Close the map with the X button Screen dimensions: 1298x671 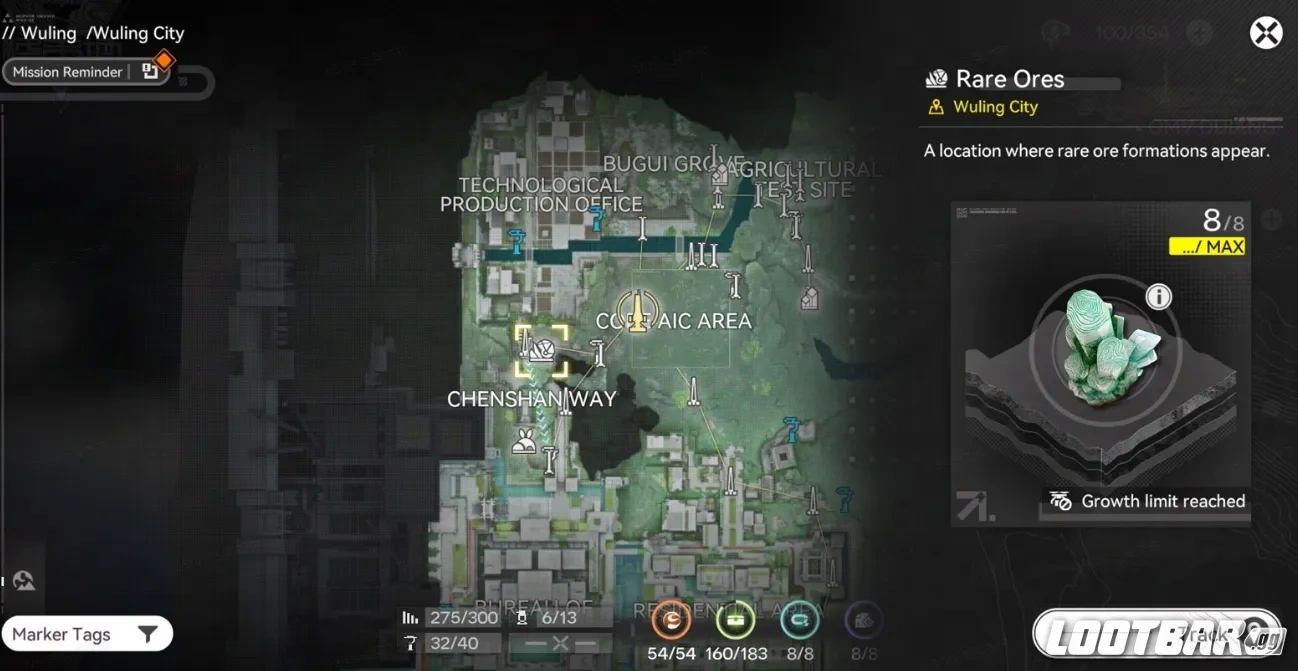(x=1266, y=33)
